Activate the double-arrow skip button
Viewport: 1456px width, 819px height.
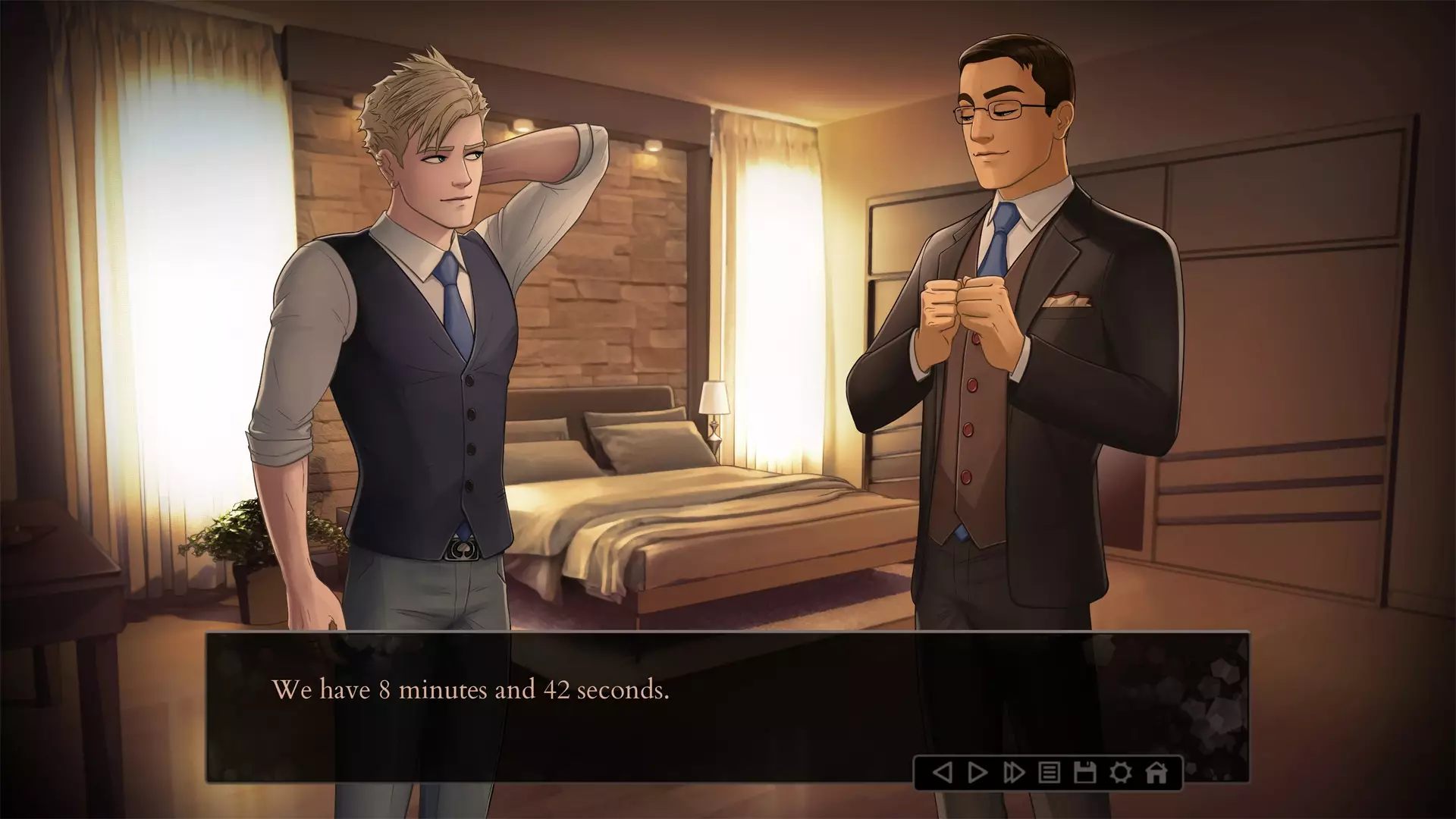click(1014, 773)
